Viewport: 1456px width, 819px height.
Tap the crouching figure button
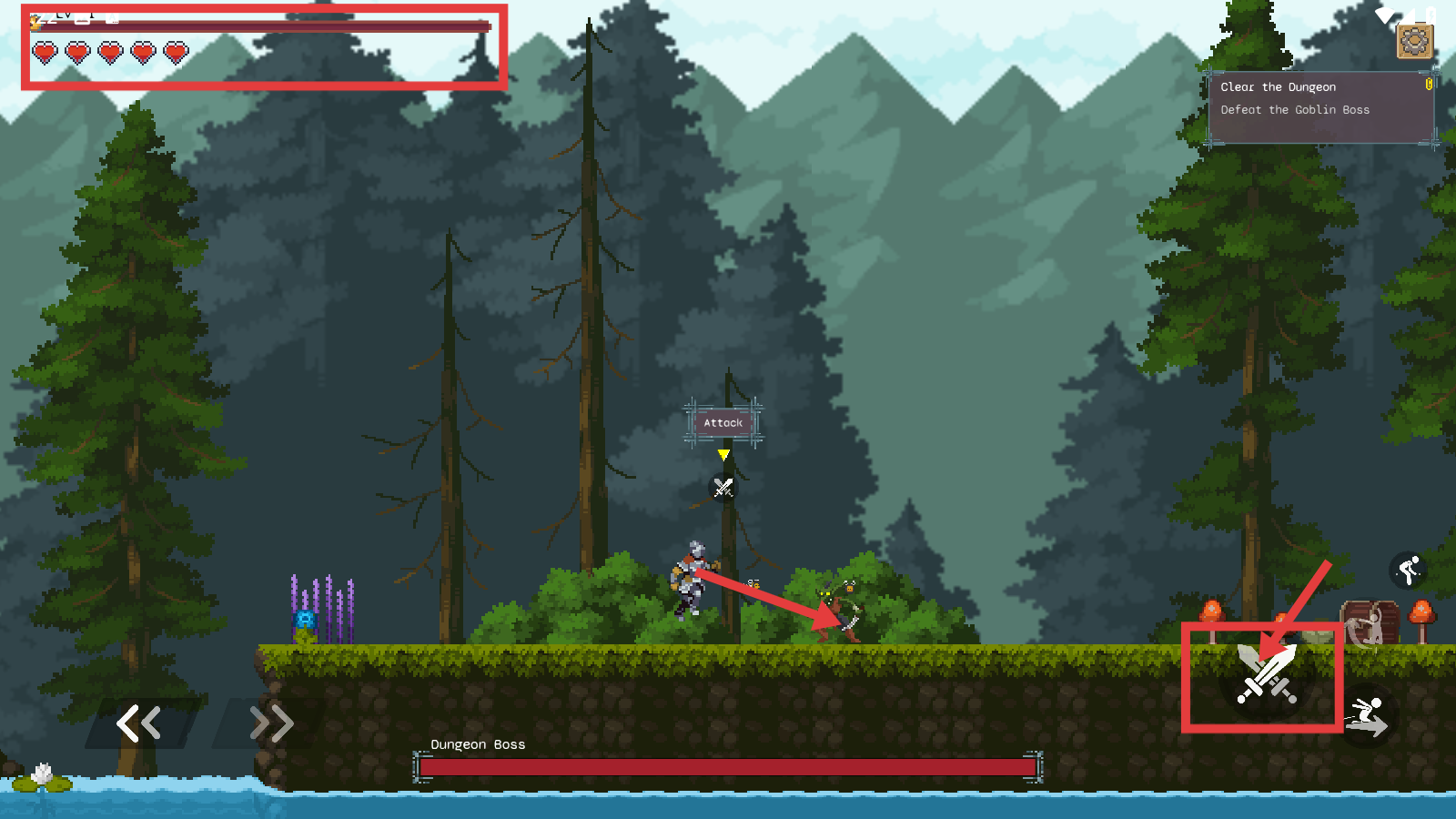click(1408, 571)
